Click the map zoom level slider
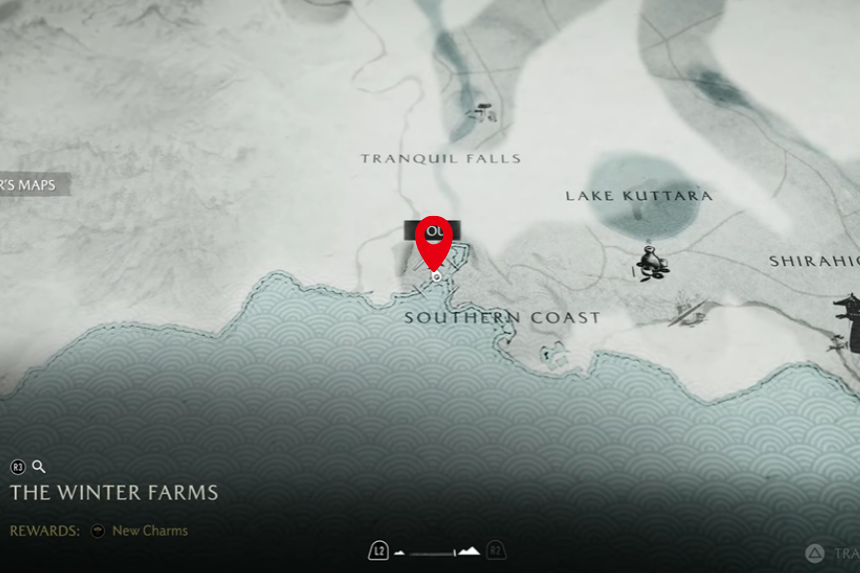The height and width of the screenshot is (573, 860). pyautogui.click(x=438, y=551)
